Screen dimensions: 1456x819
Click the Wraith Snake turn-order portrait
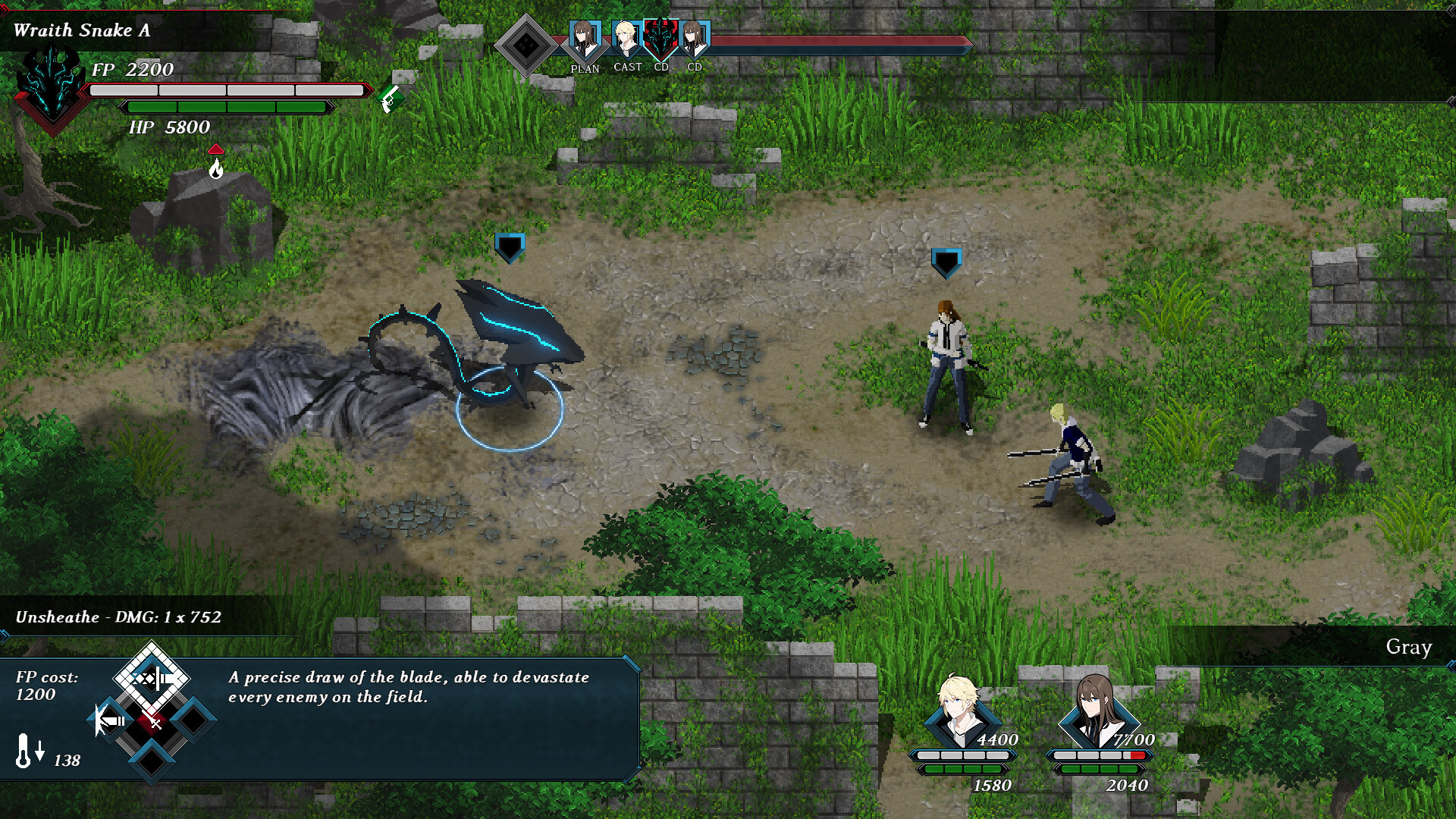pyautogui.click(x=661, y=38)
